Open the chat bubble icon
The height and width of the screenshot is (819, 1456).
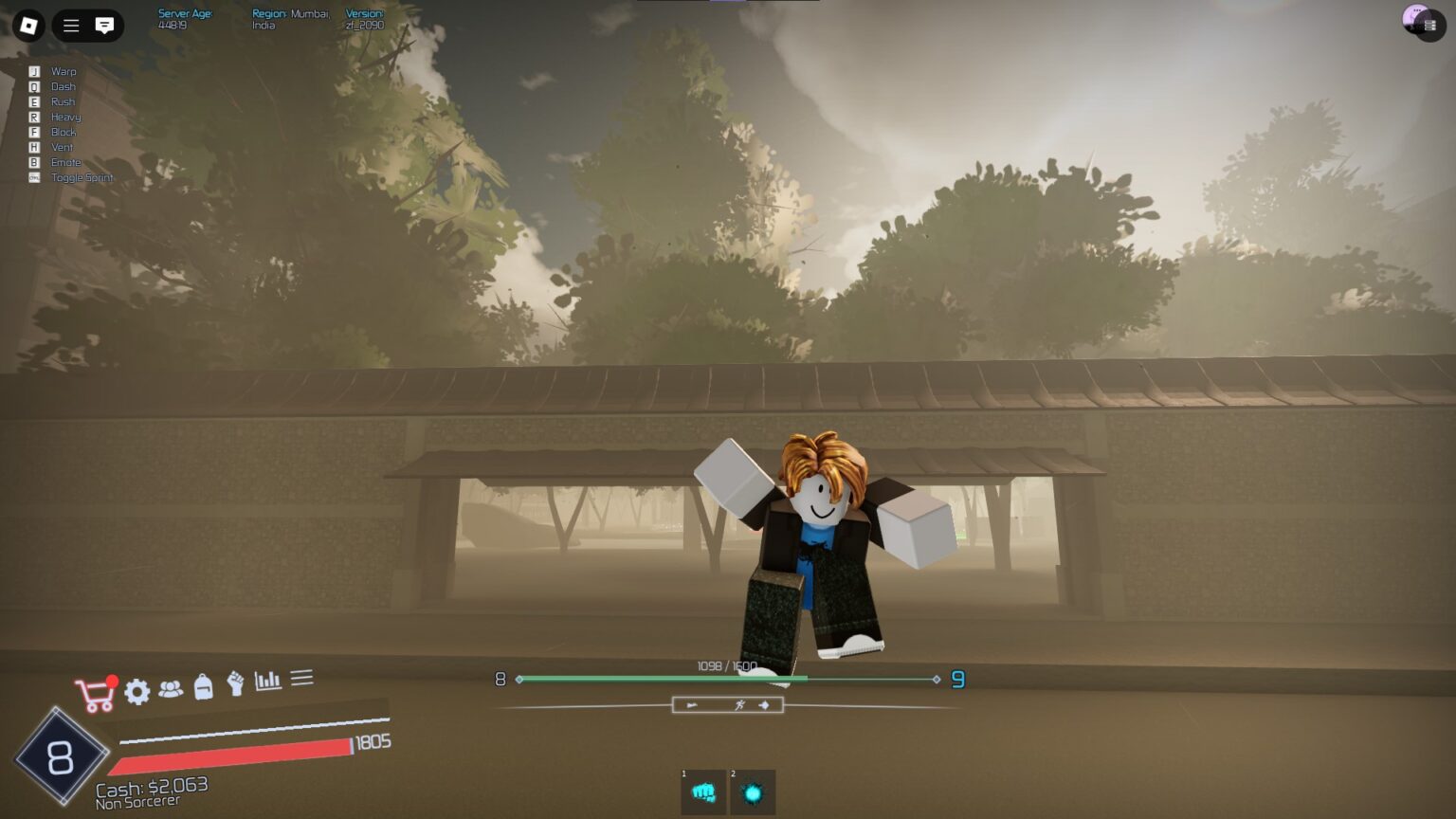(x=102, y=26)
